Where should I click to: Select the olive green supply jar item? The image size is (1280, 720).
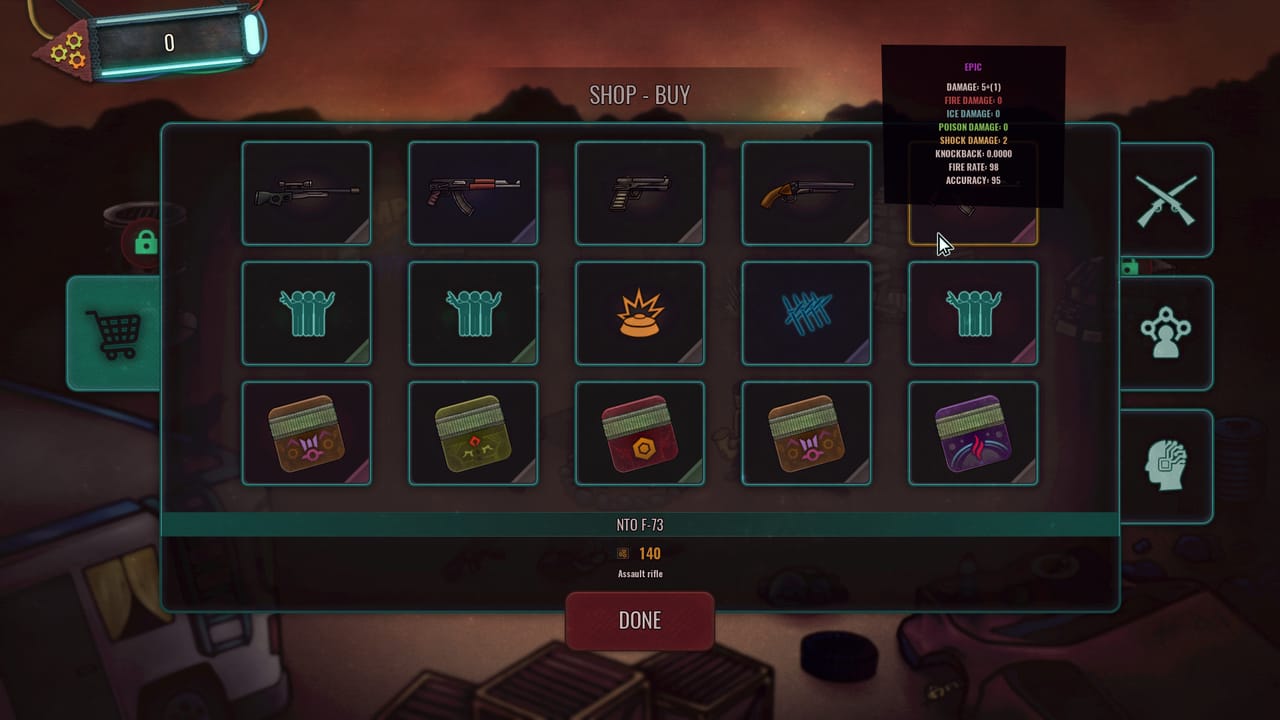pyautogui.click(x=473, y=433)
